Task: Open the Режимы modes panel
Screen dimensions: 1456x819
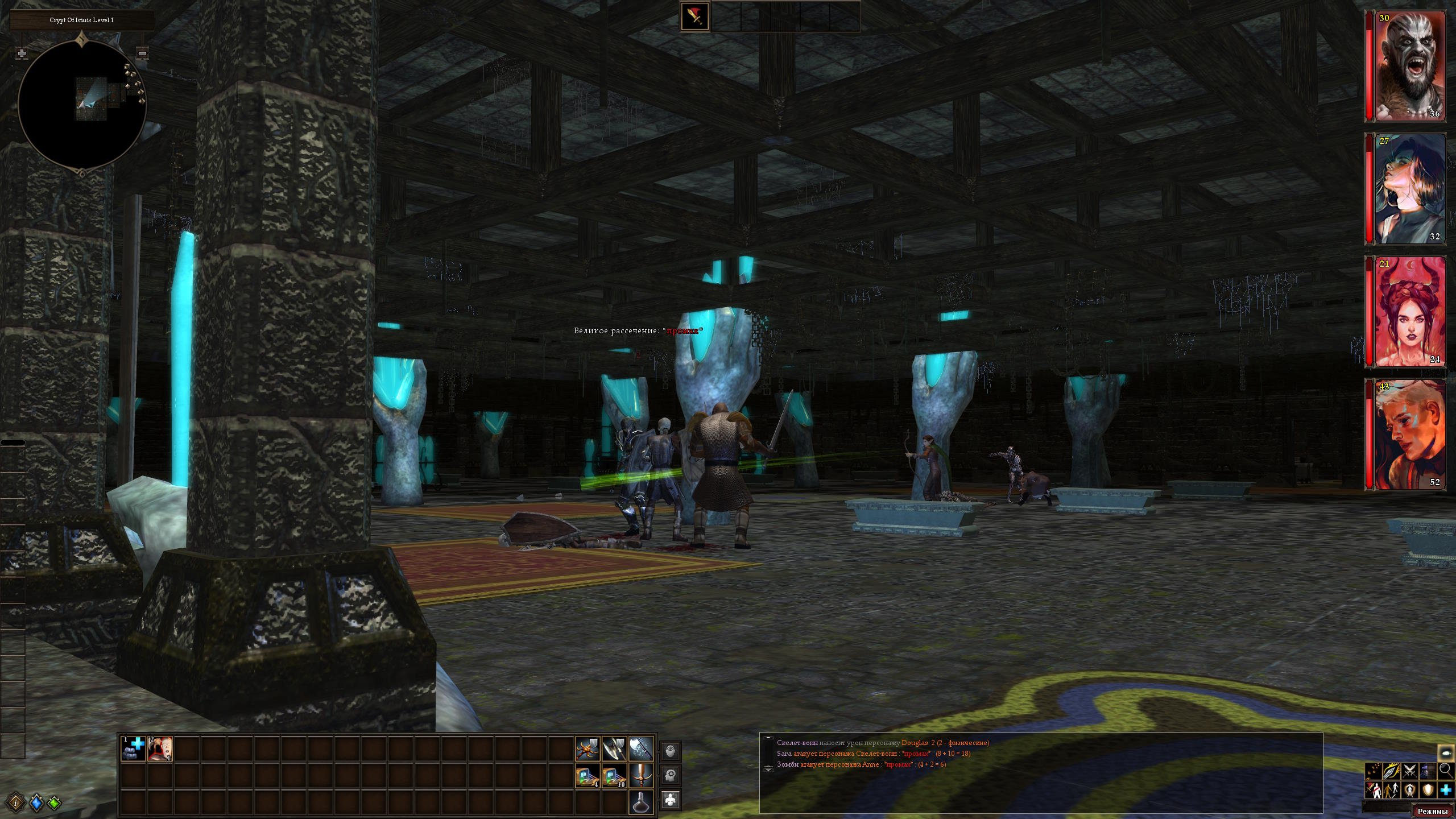Action: click(1432, 811)
